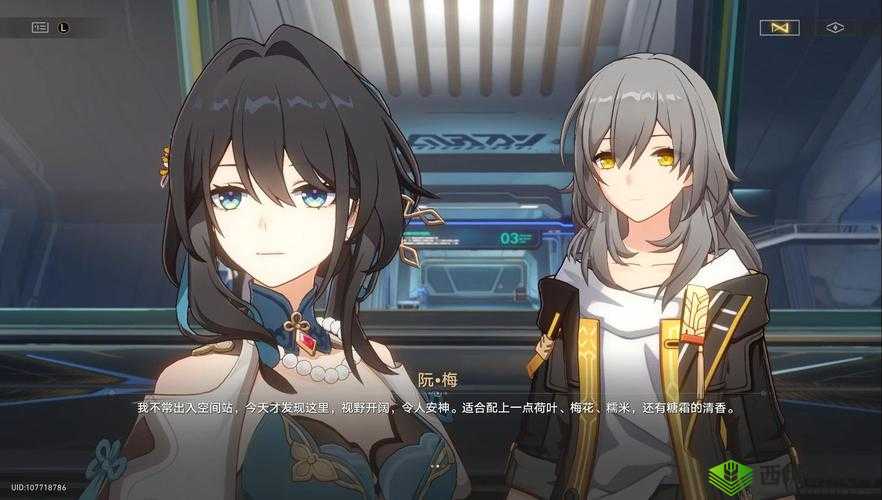Open the dialogue history log icon
The height and width of the screenshot is (500, 882).
[40, 28]
